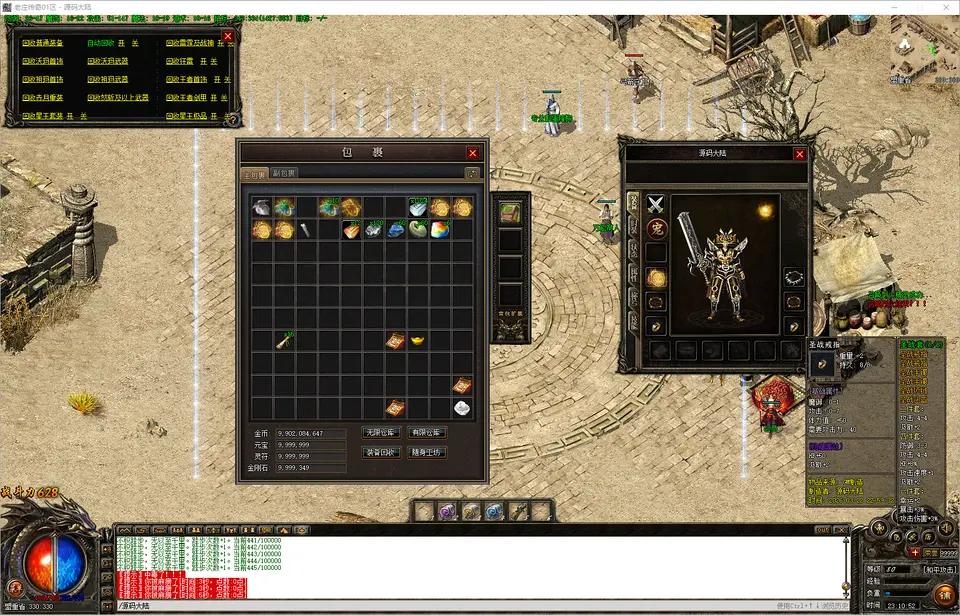Click the 回收赤月套装 link

tap(43, 98)
